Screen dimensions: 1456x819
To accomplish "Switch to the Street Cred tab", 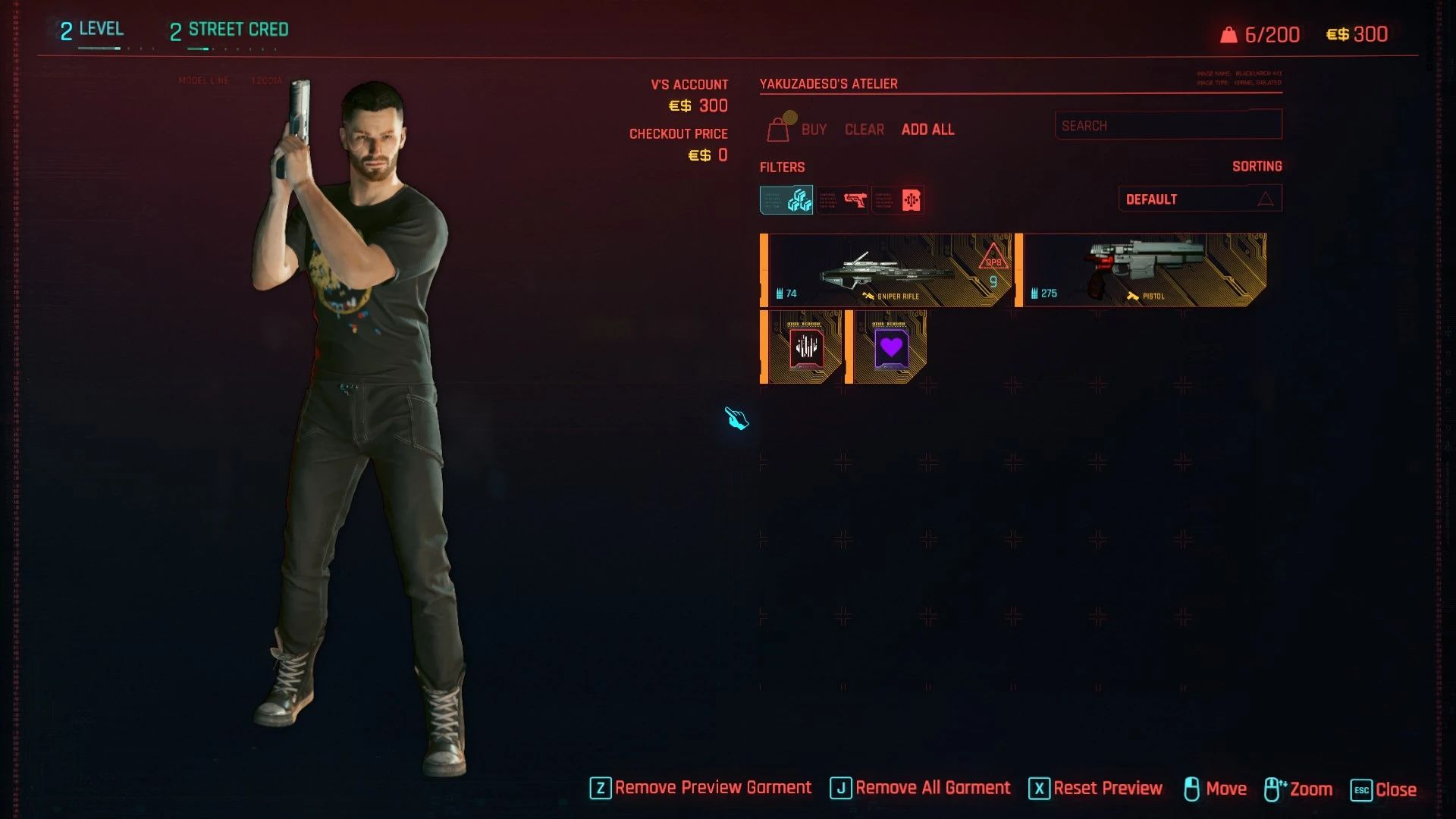I will pos(228,30).
